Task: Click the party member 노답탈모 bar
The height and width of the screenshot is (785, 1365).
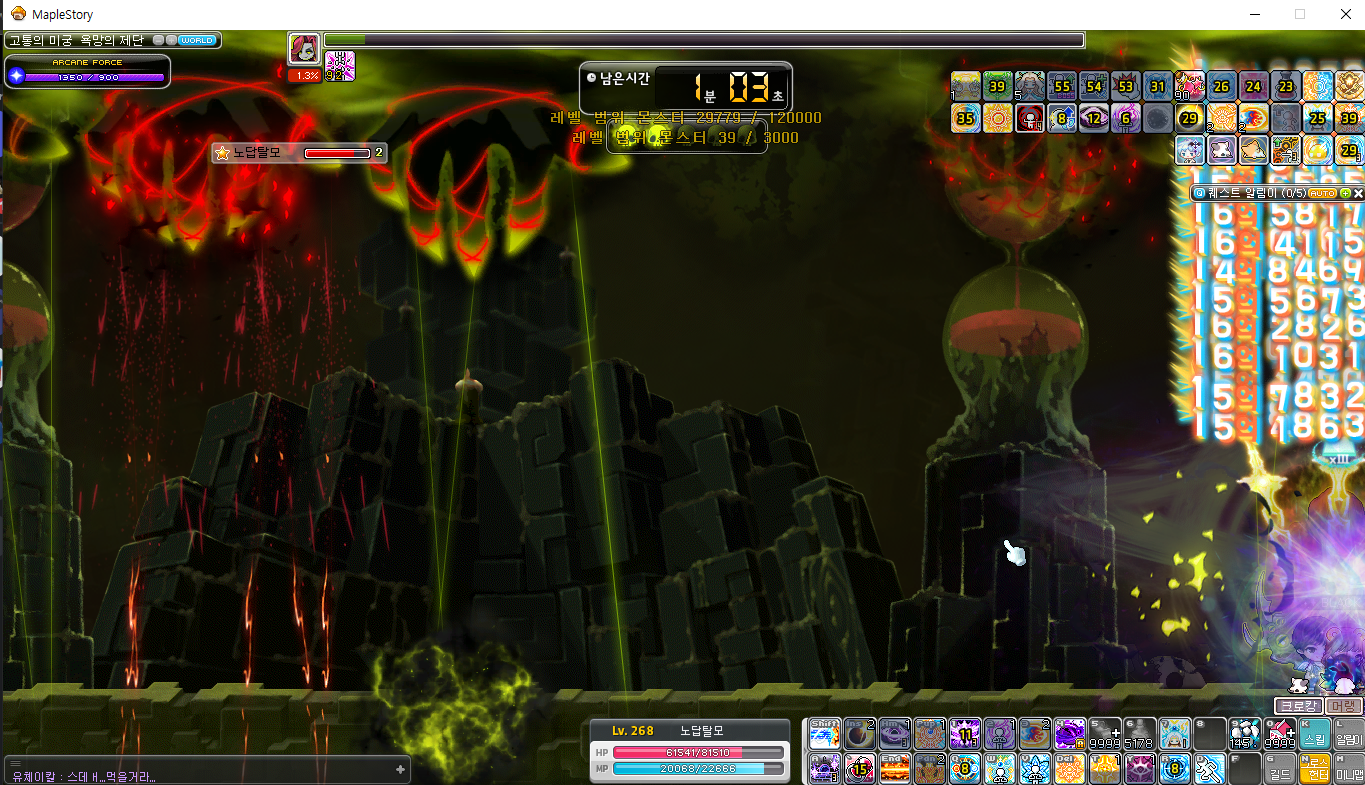Action: coord(298,153)
